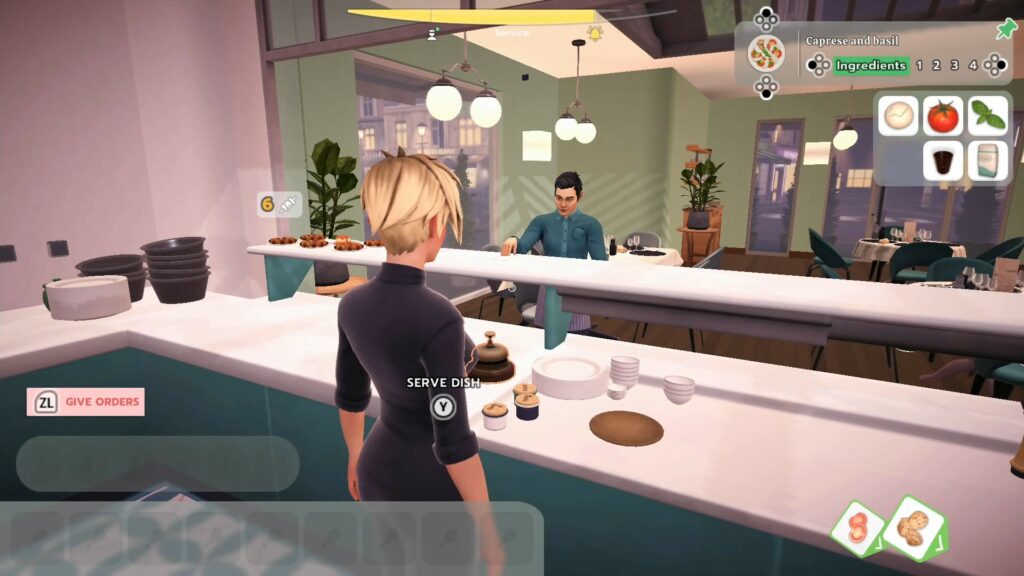
Task: Select the tomato ingredient icon
Action: [942, 116]
